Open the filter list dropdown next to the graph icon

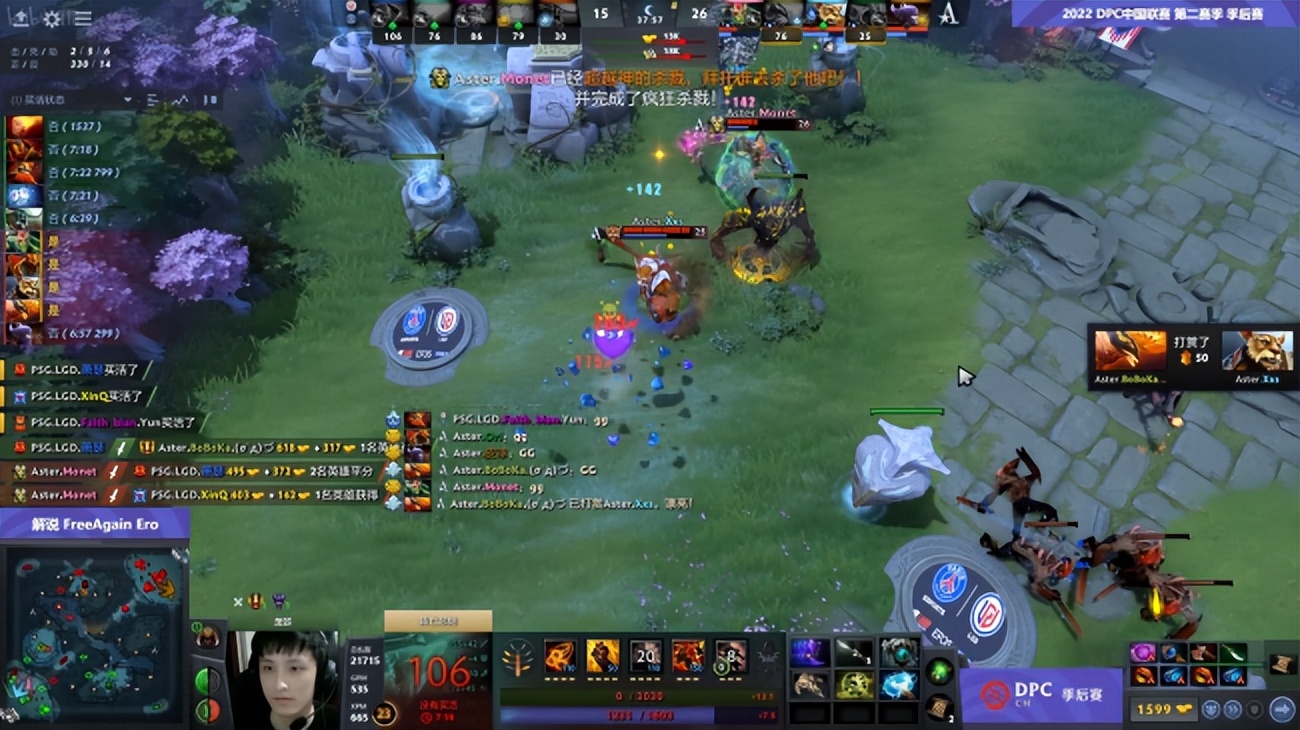[x=152, y=101]
